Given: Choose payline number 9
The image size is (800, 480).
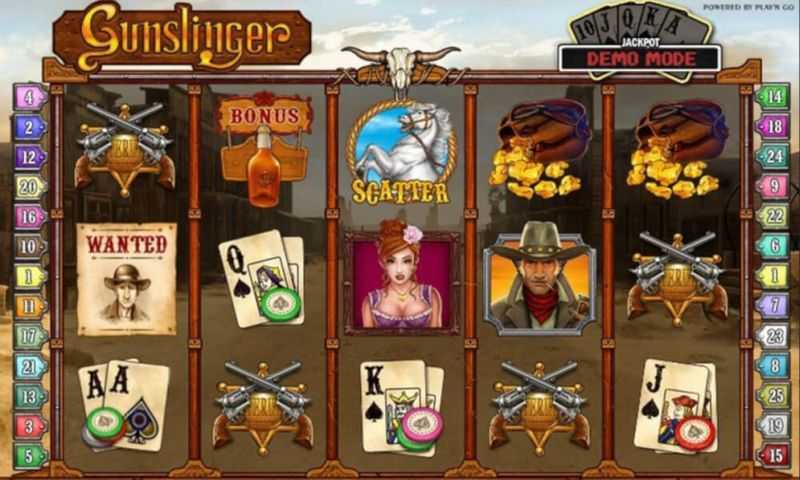Looking at the screenshot, I should pyautogui.click(x=773, y=186).
